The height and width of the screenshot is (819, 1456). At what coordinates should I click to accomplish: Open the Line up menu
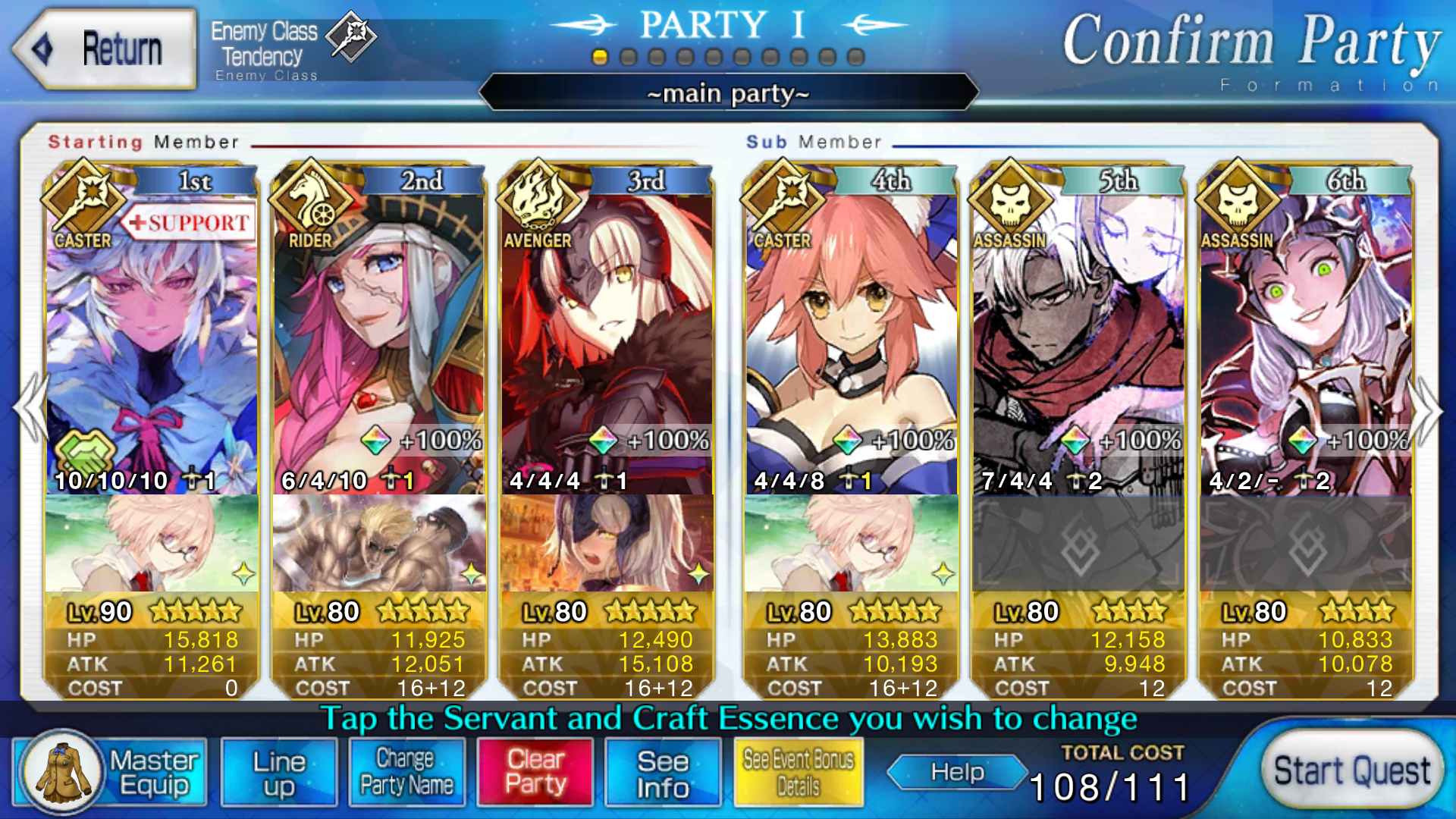(279, 773)
